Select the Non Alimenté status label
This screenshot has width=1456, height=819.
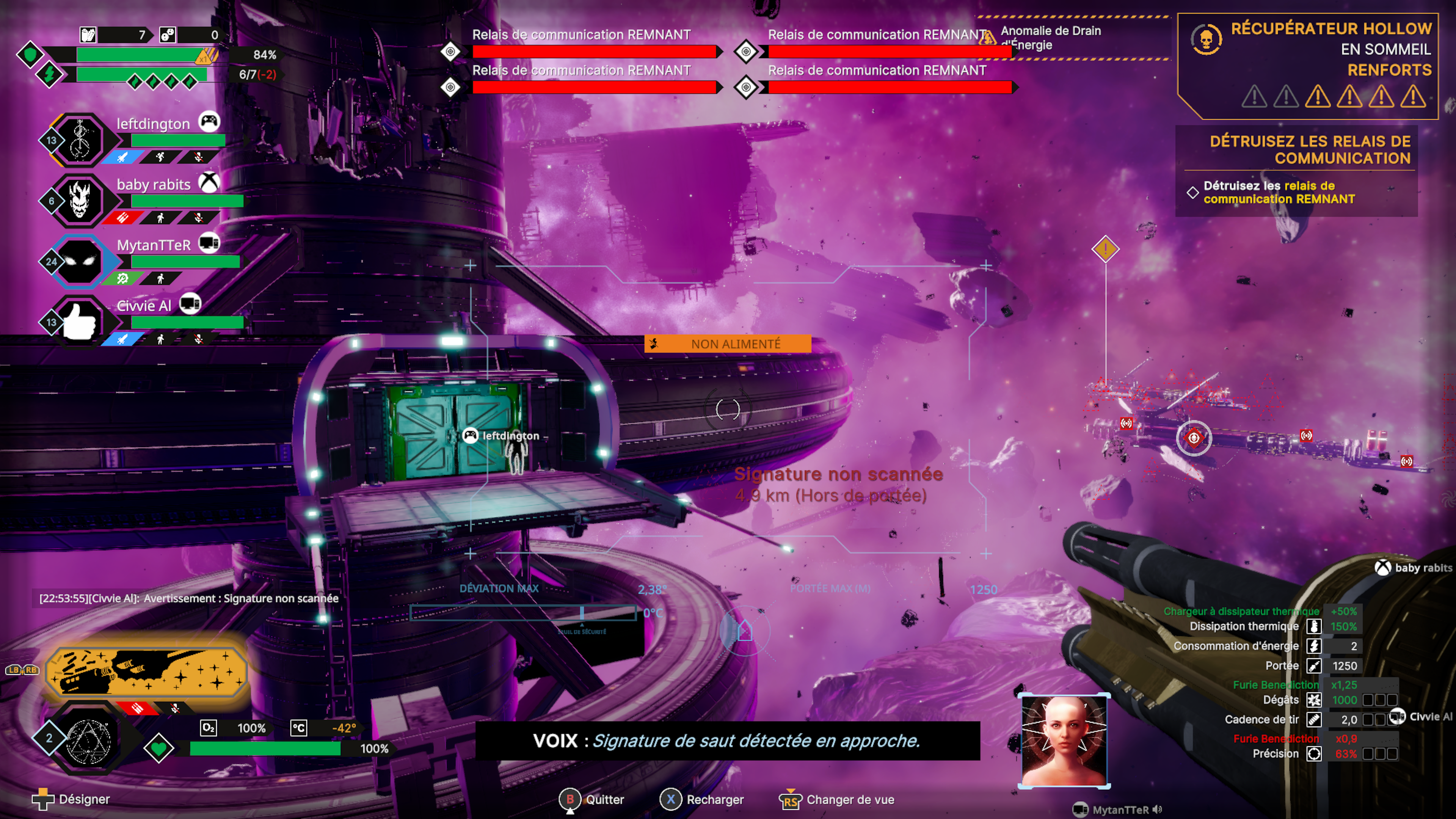pos(728,344)
